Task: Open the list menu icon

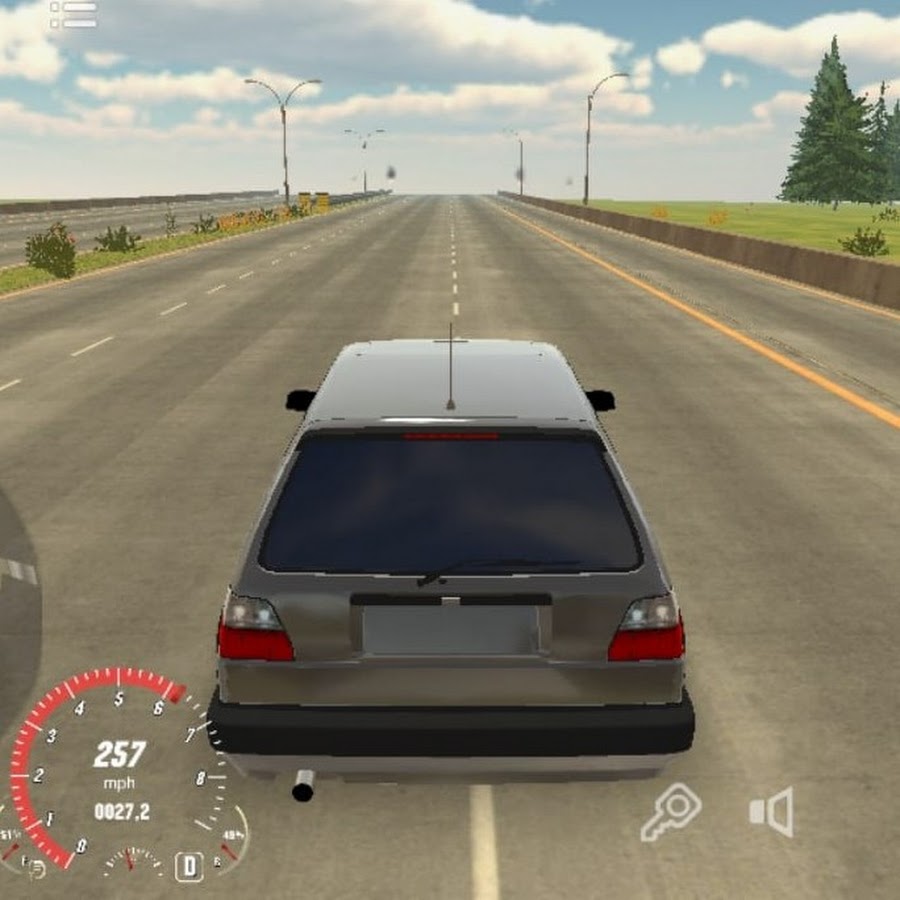Action: click(74, 14)
